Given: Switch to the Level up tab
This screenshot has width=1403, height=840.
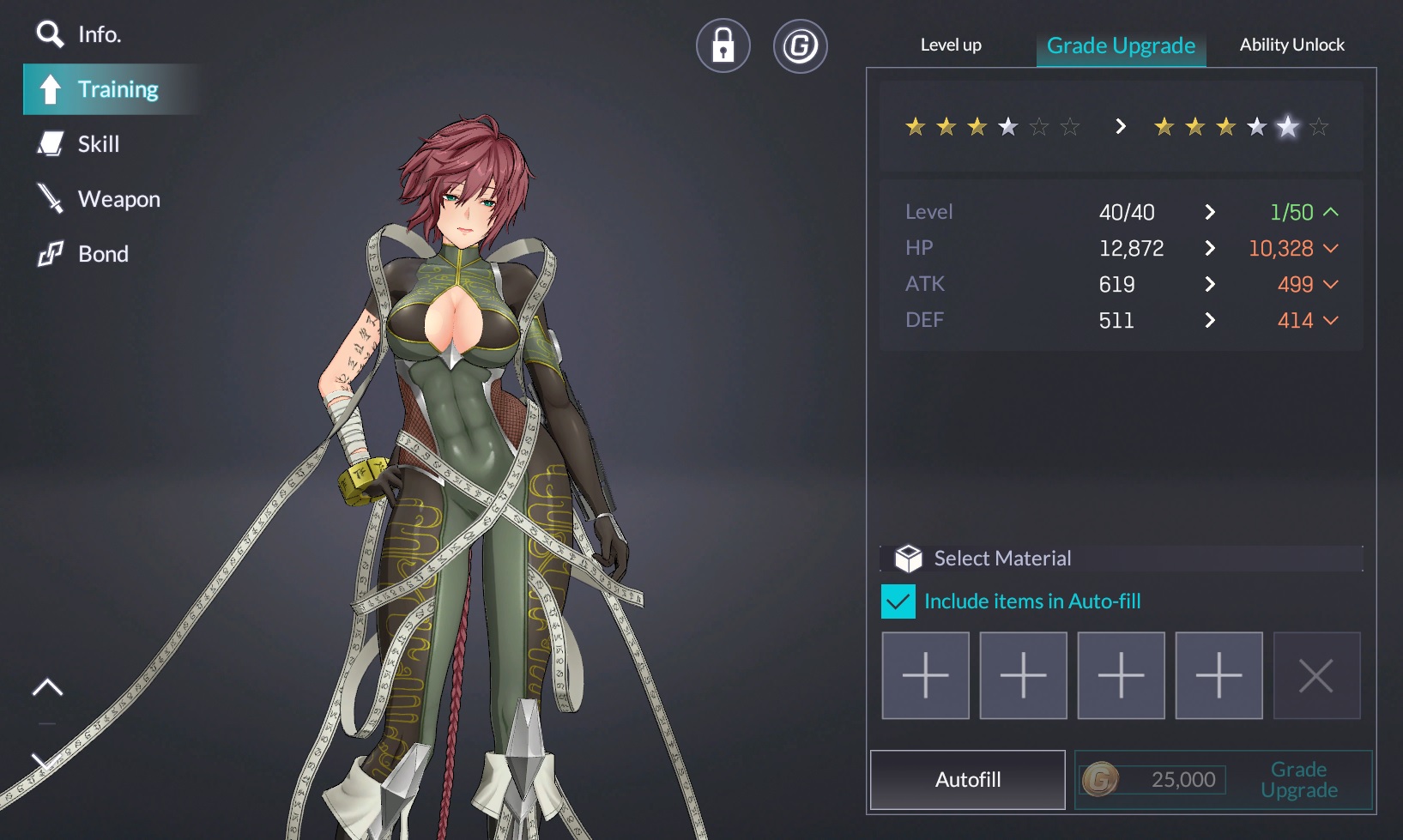Looking at the screenshot, I should [x=951, y=45].
